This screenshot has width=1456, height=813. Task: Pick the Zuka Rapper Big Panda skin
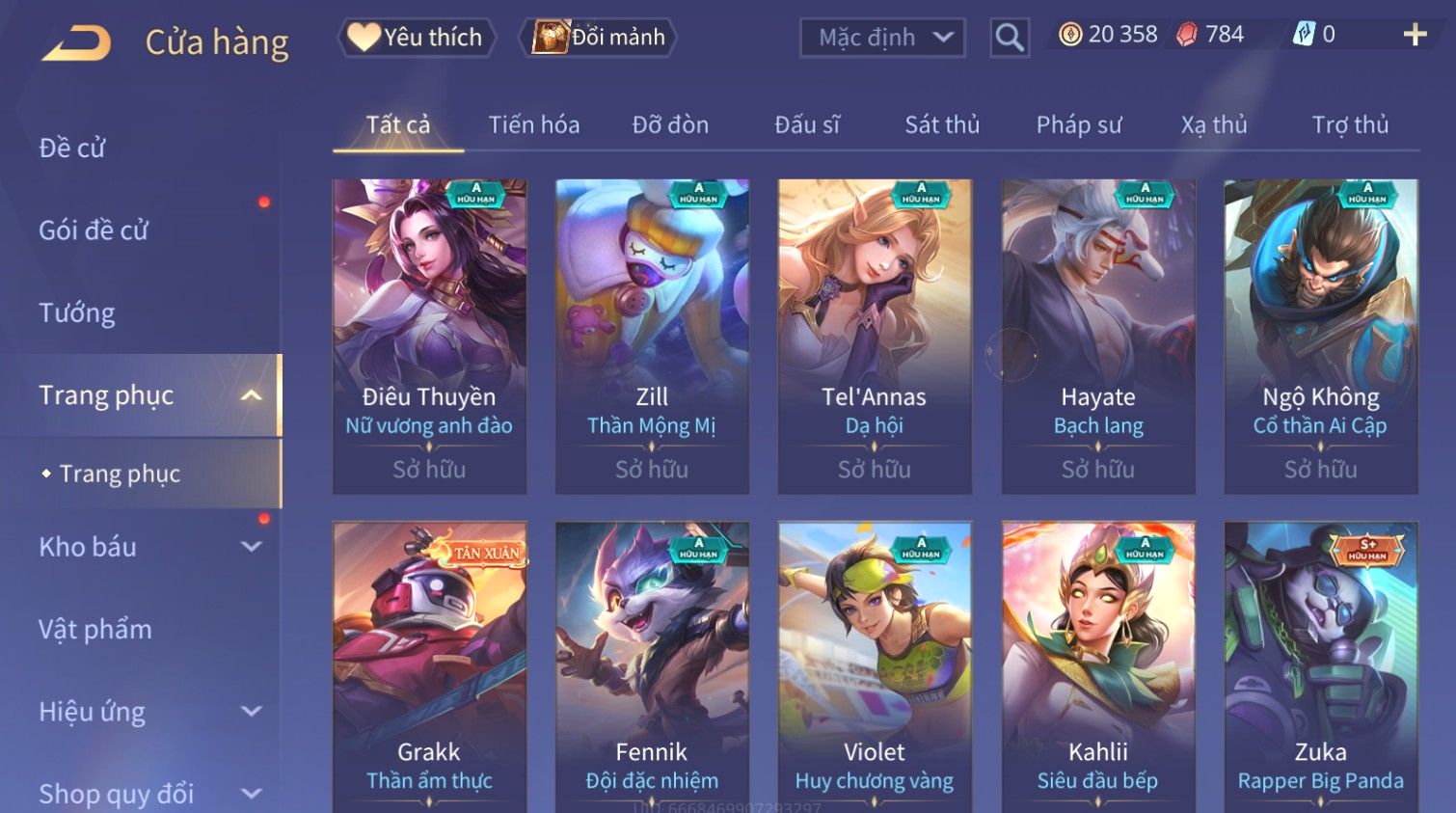coord(1320,665)
